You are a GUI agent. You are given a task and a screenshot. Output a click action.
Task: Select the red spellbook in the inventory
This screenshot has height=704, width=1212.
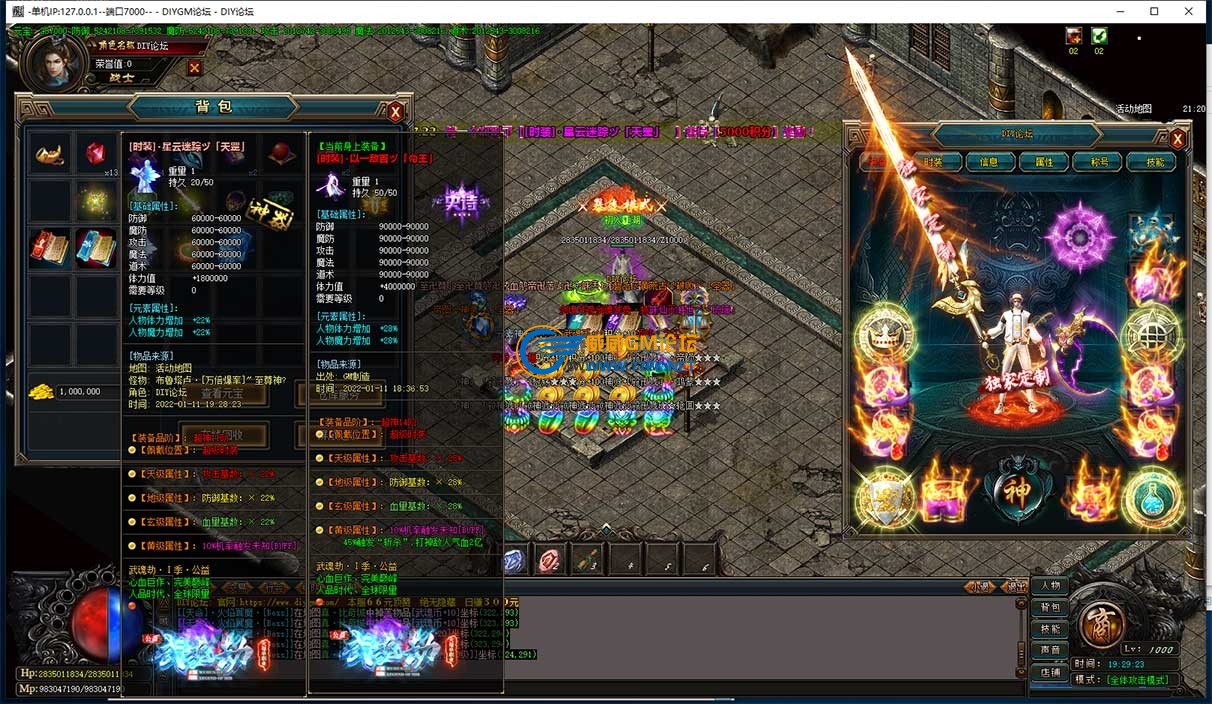49,247
